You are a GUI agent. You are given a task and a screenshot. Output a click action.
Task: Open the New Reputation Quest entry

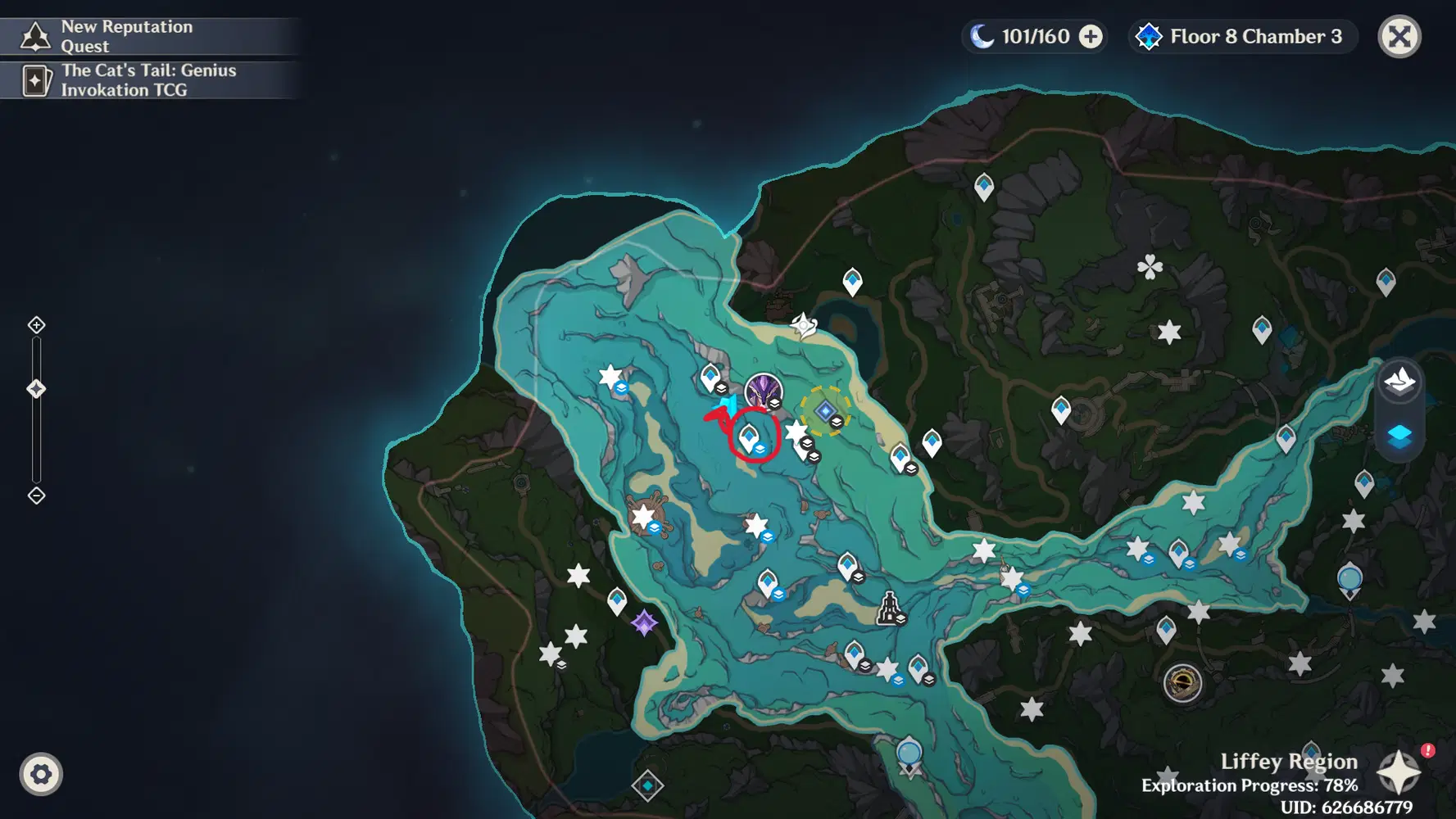coord(147,34)
